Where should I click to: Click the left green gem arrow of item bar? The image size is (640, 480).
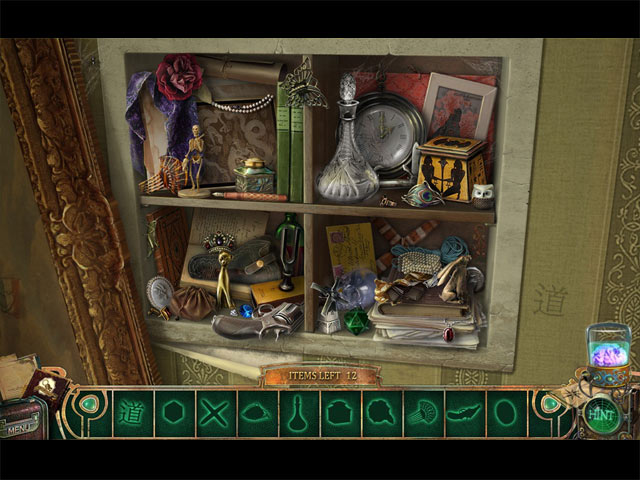(91, 406)
